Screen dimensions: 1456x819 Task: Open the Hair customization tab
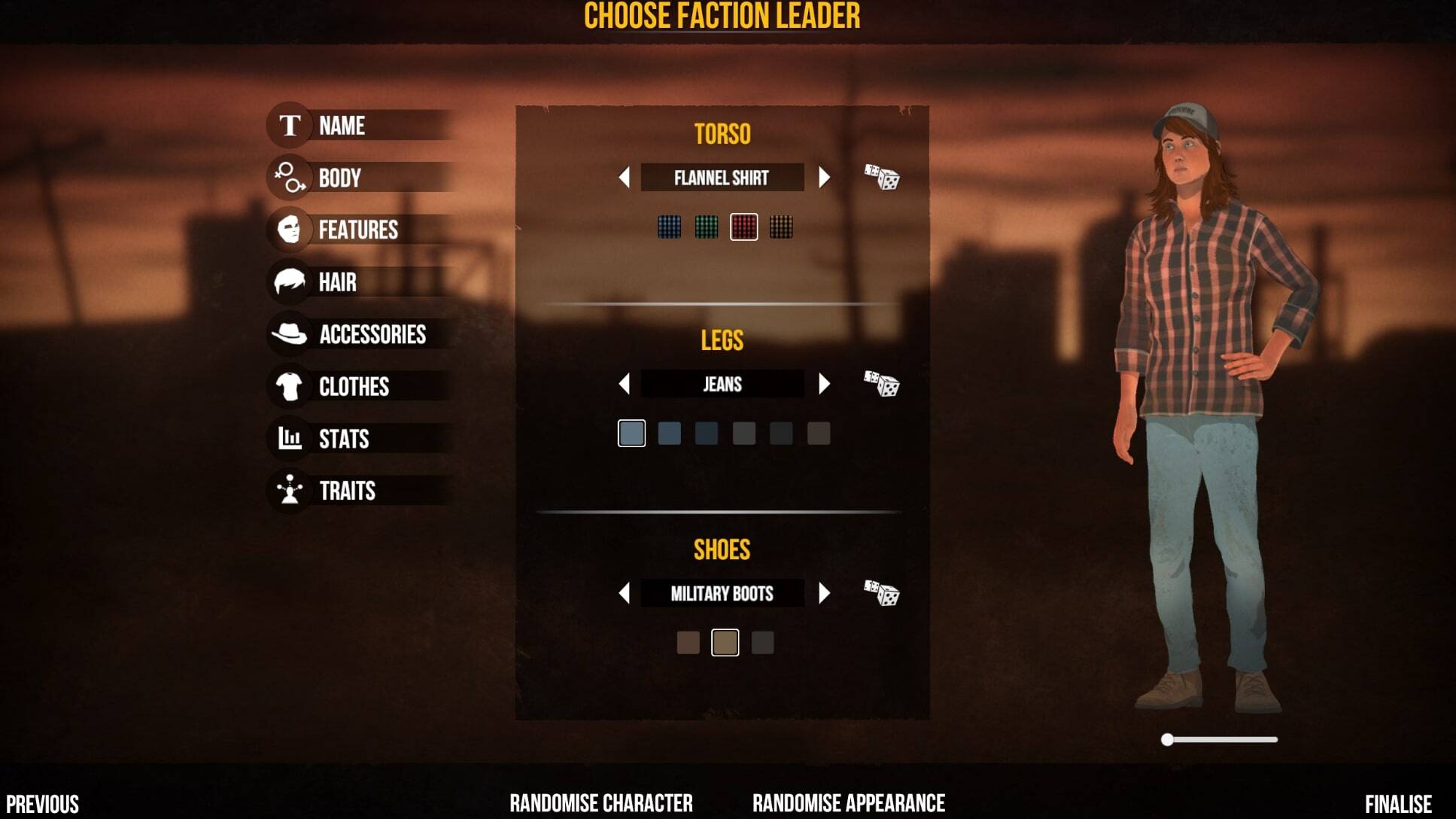338,282
